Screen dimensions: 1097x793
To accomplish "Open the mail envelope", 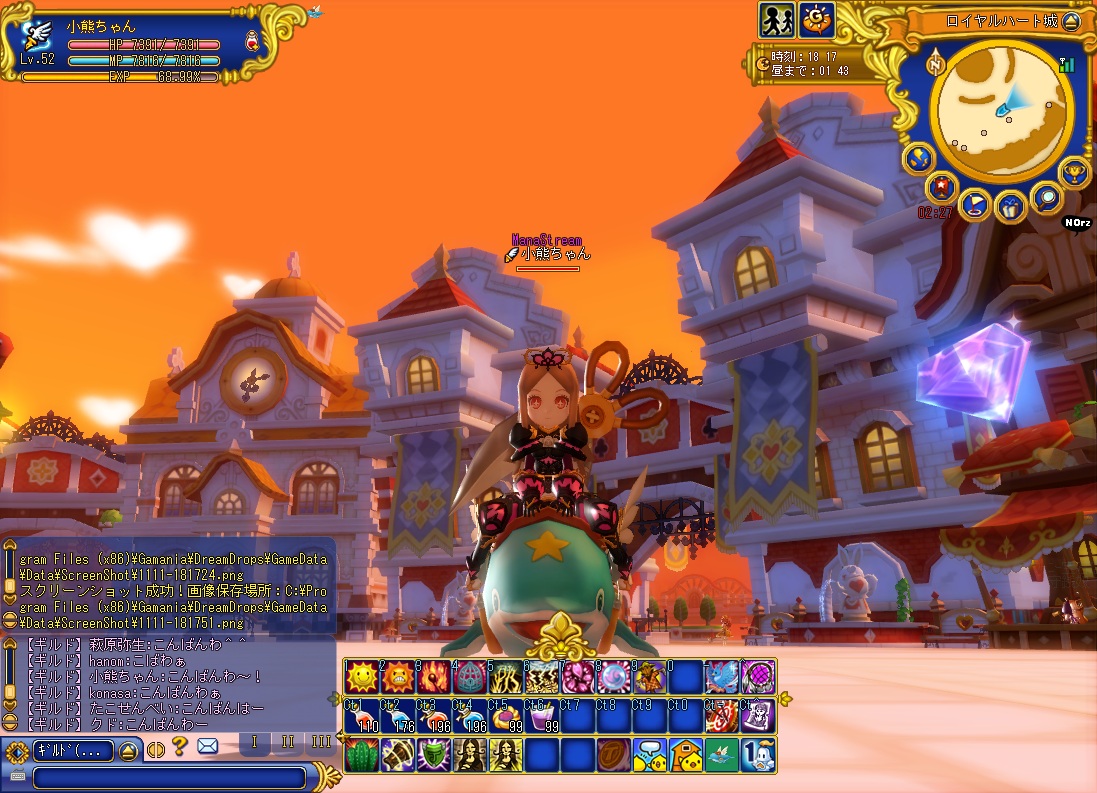I will click(x=207, y=746).
